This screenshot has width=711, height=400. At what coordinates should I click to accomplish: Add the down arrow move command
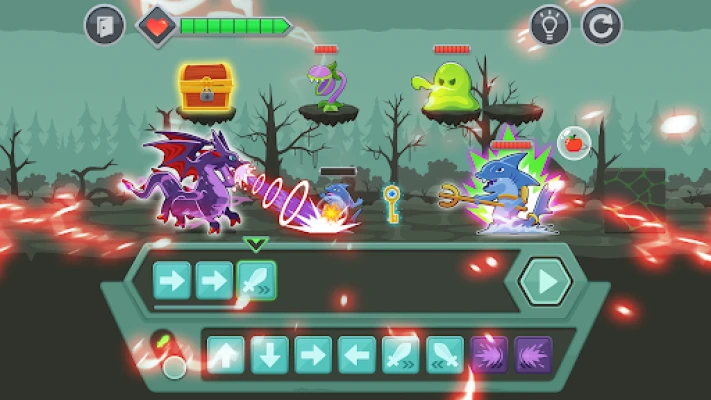pos(270,355)
